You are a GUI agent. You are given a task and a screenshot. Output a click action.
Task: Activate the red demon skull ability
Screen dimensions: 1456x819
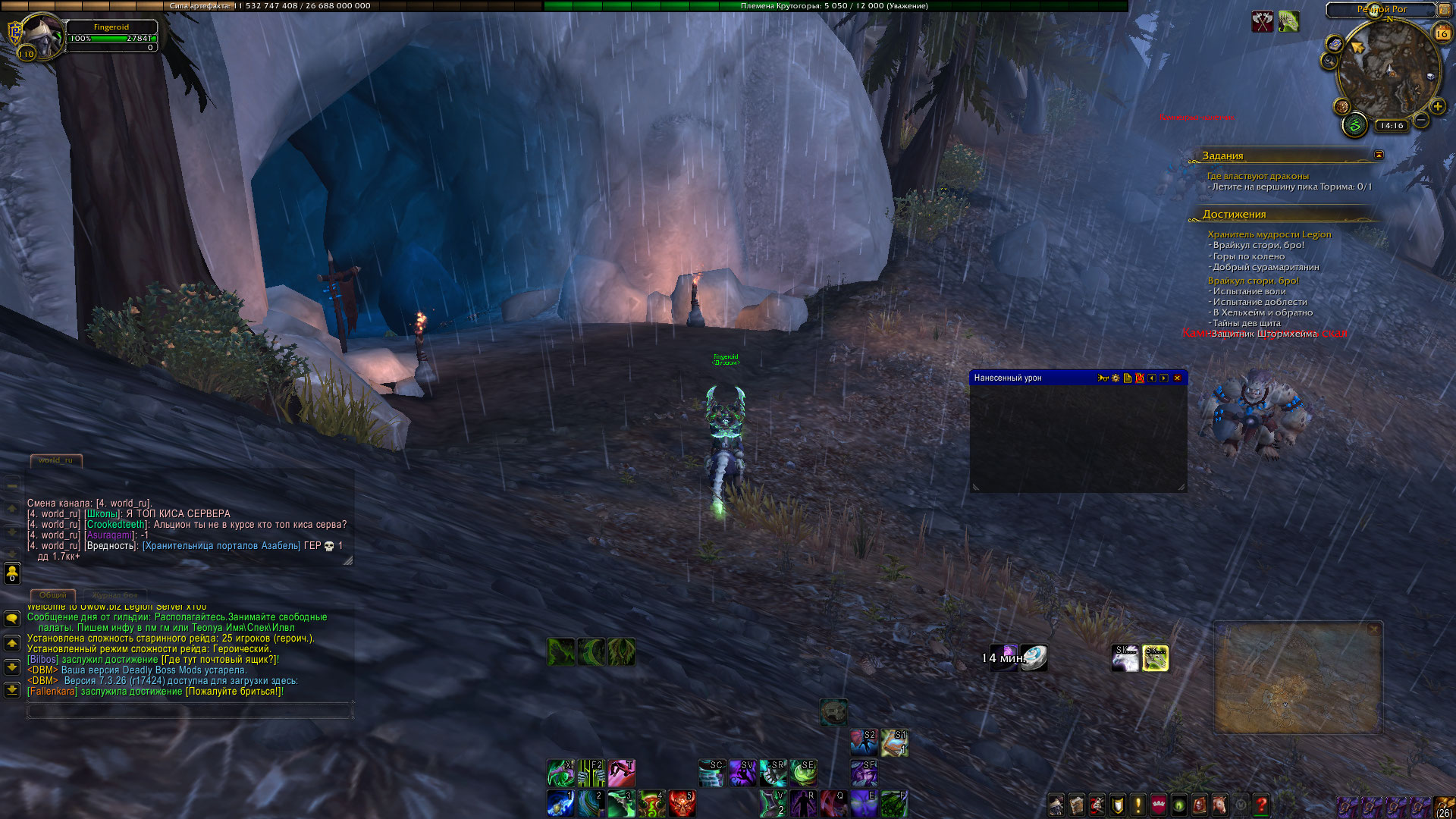pos(682,804)
